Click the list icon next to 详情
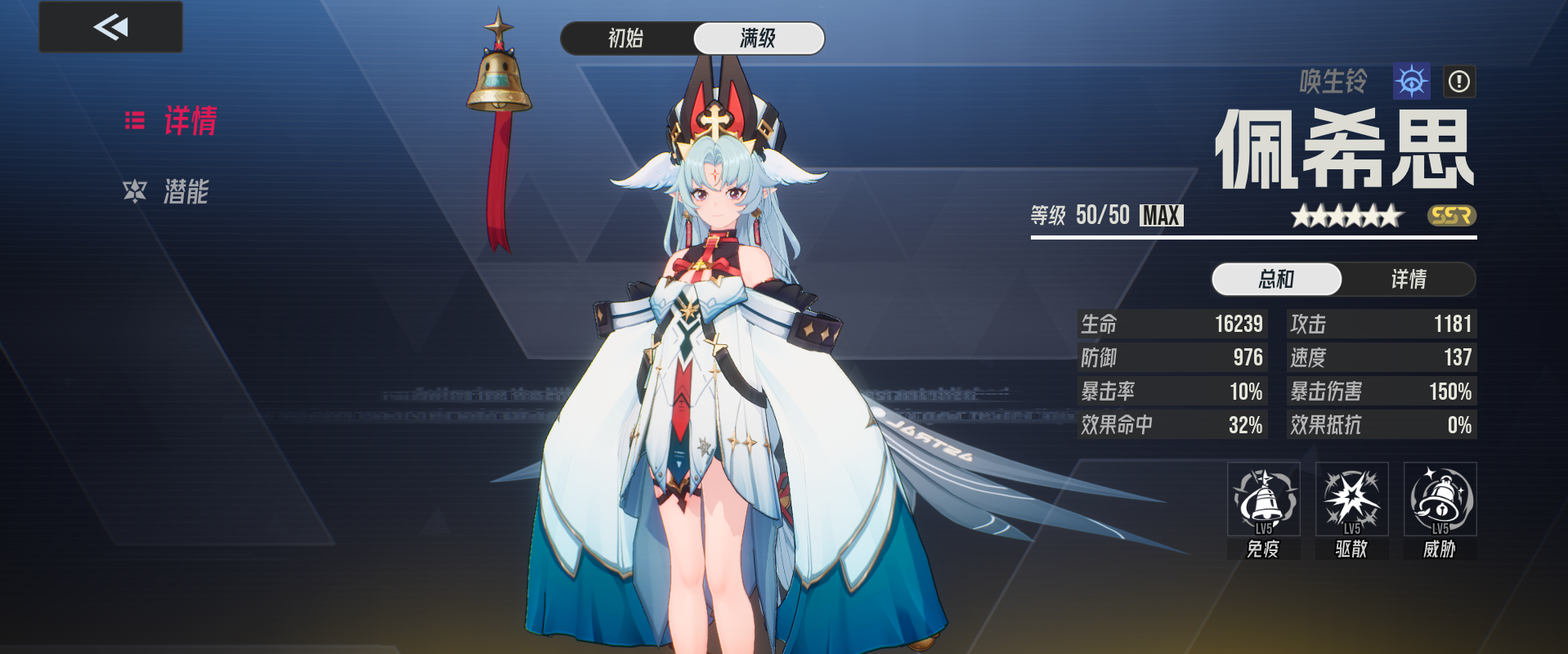This screenshot has width=1568, height=654. tap(137, 119)
